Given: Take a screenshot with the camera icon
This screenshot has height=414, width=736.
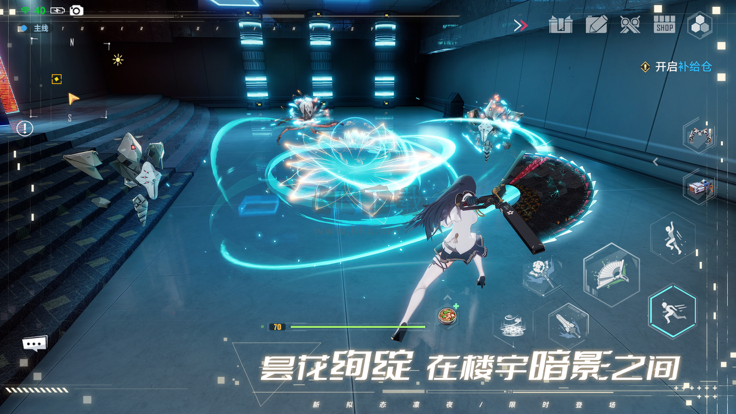Looking at the screenshot, I should [76, 10].
